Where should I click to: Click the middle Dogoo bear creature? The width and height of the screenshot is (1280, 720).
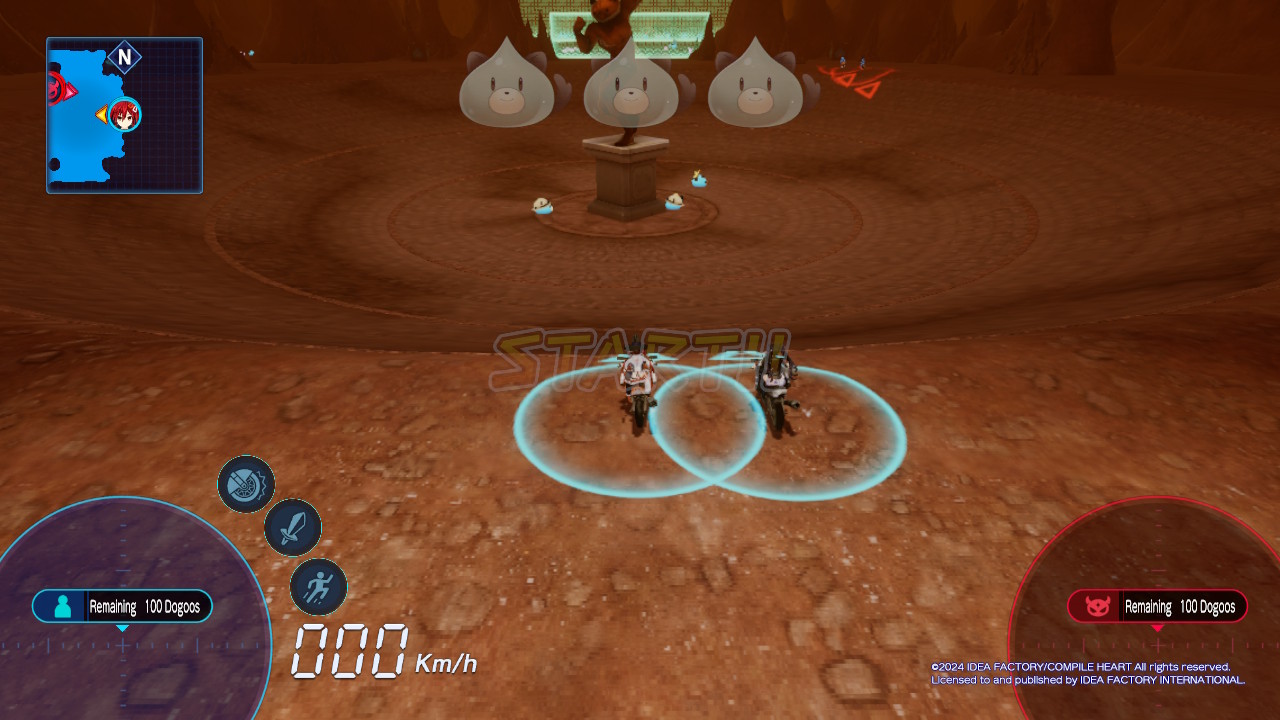tap(630, 90)
